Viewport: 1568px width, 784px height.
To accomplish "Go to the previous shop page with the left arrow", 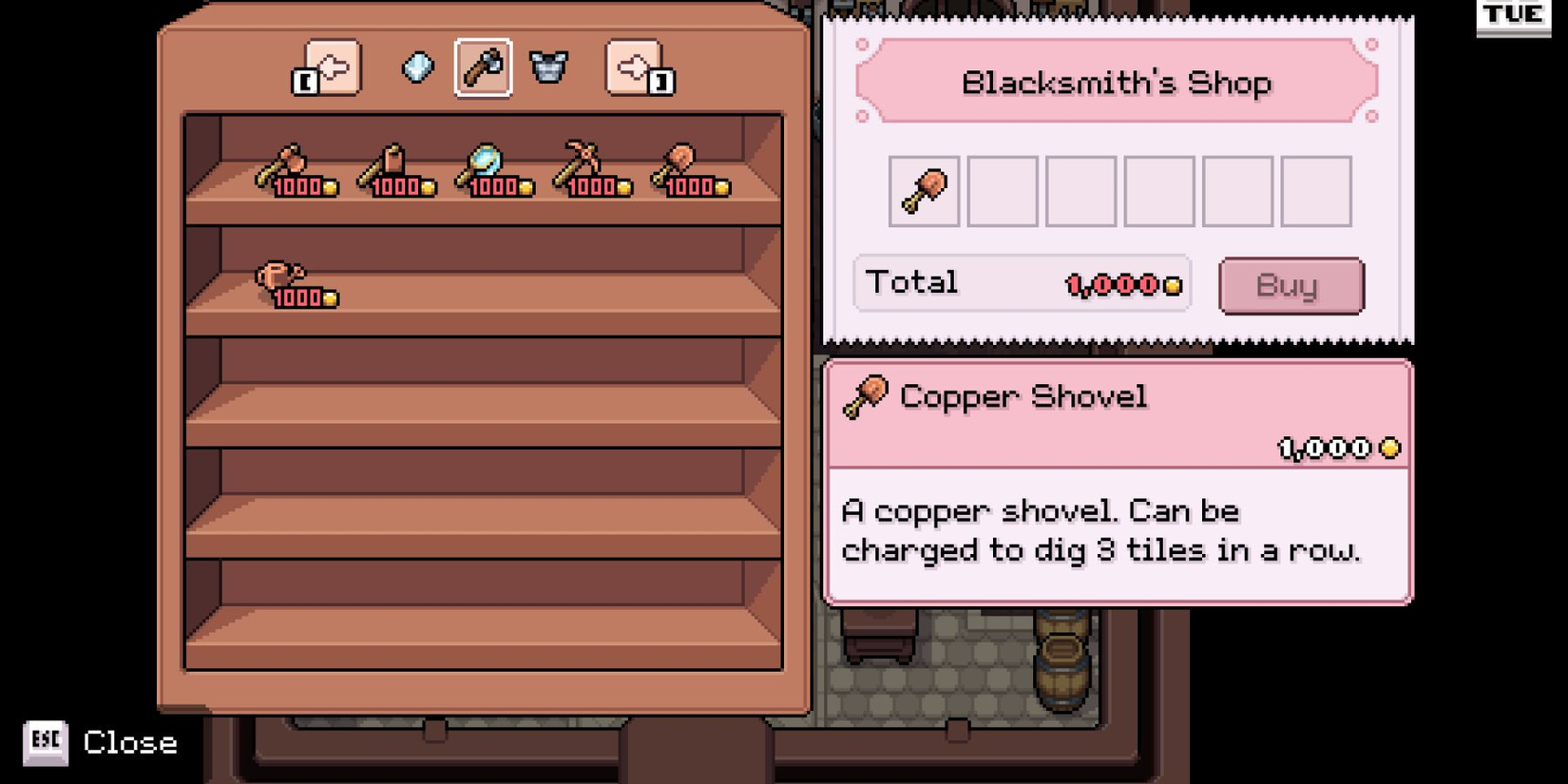I will [x=332, y=67].
